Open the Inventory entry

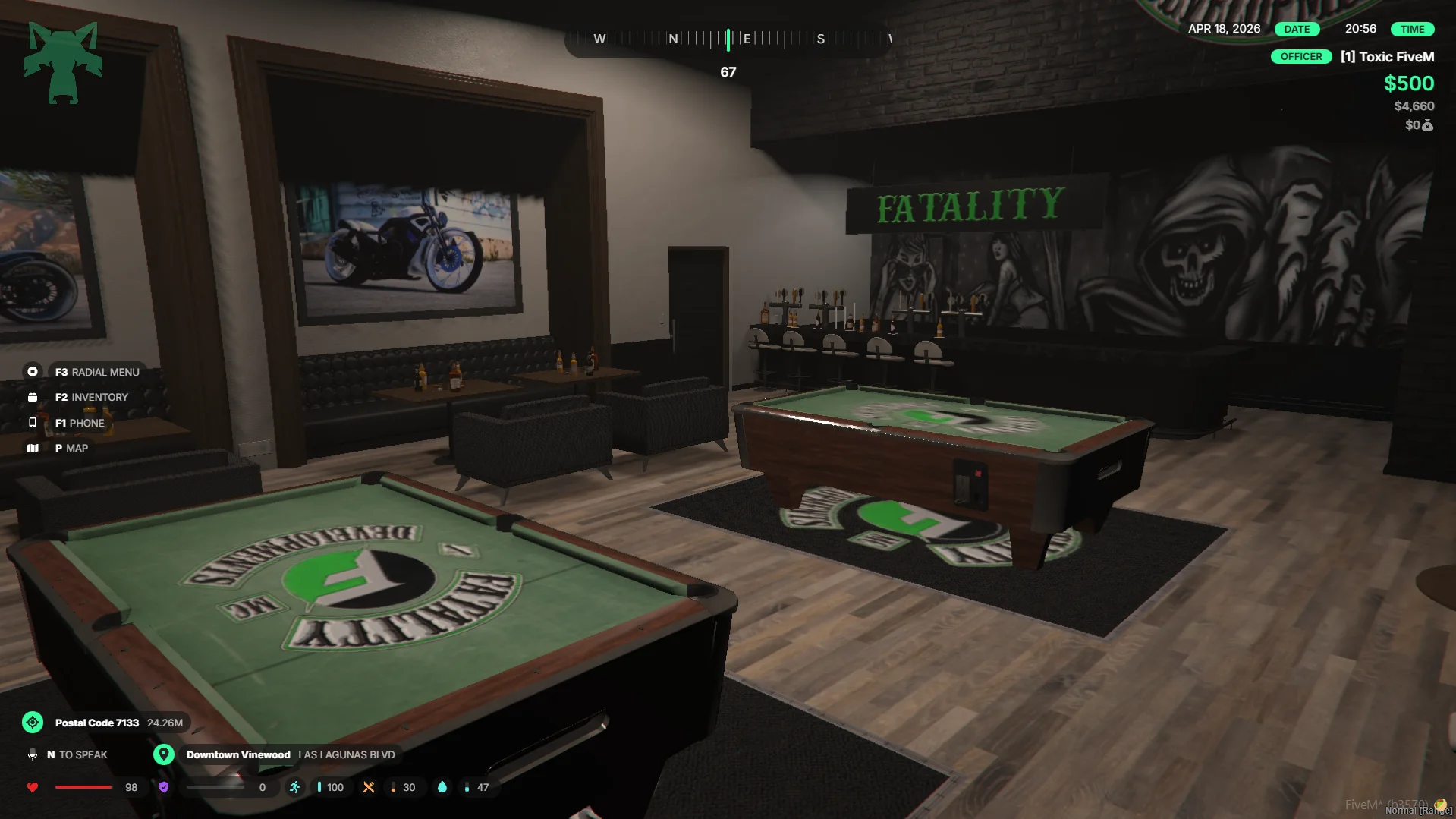[x=91, y=397]
